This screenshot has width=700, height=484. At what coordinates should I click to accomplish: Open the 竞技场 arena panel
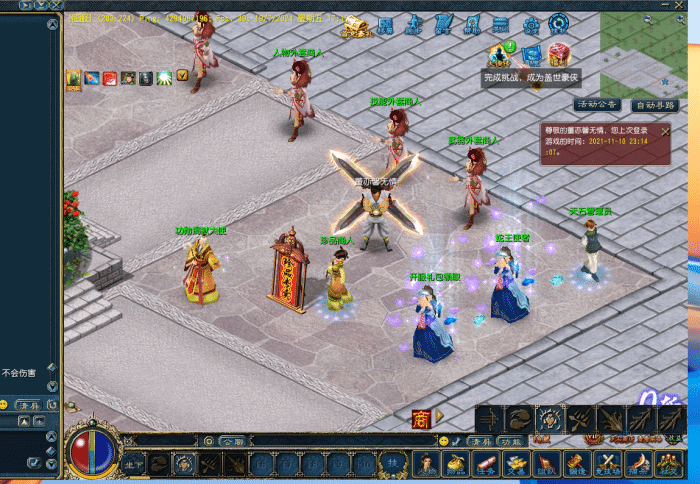(x=607, y=463)
